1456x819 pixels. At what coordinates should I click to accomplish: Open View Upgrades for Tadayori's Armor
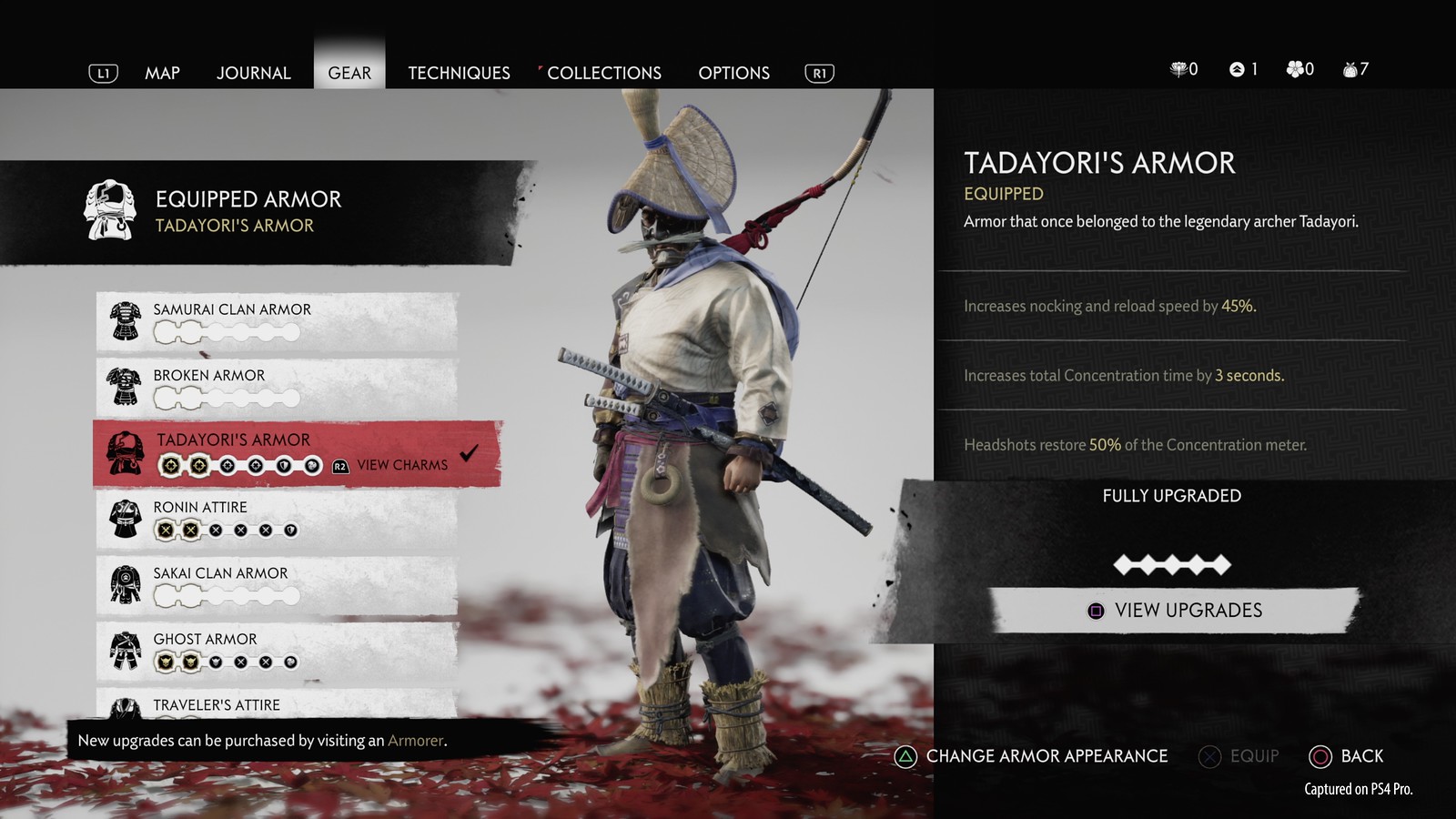pyautogui.click(x=1174, y=611)
